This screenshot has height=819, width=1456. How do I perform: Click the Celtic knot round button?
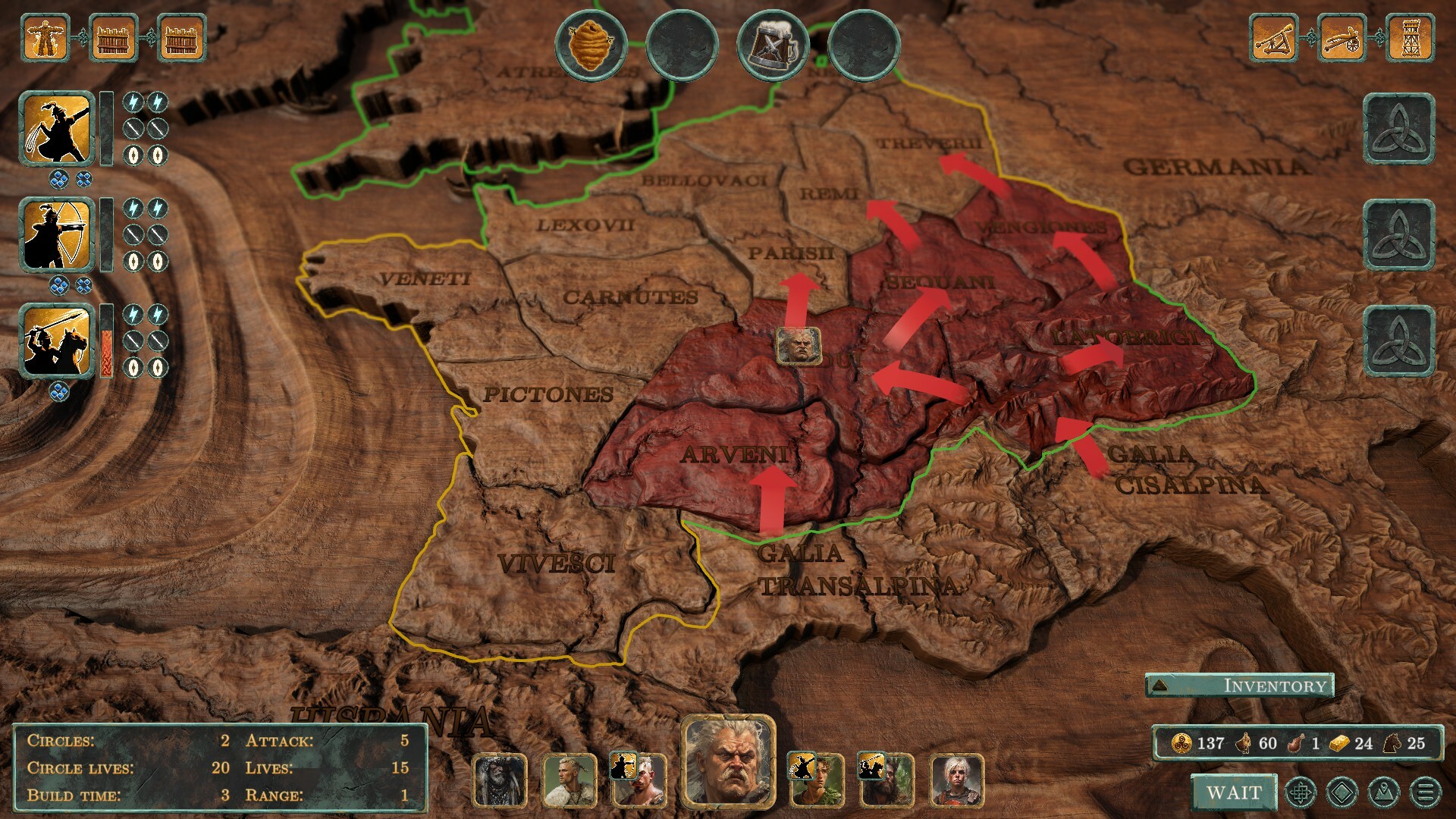(1301, 793)
